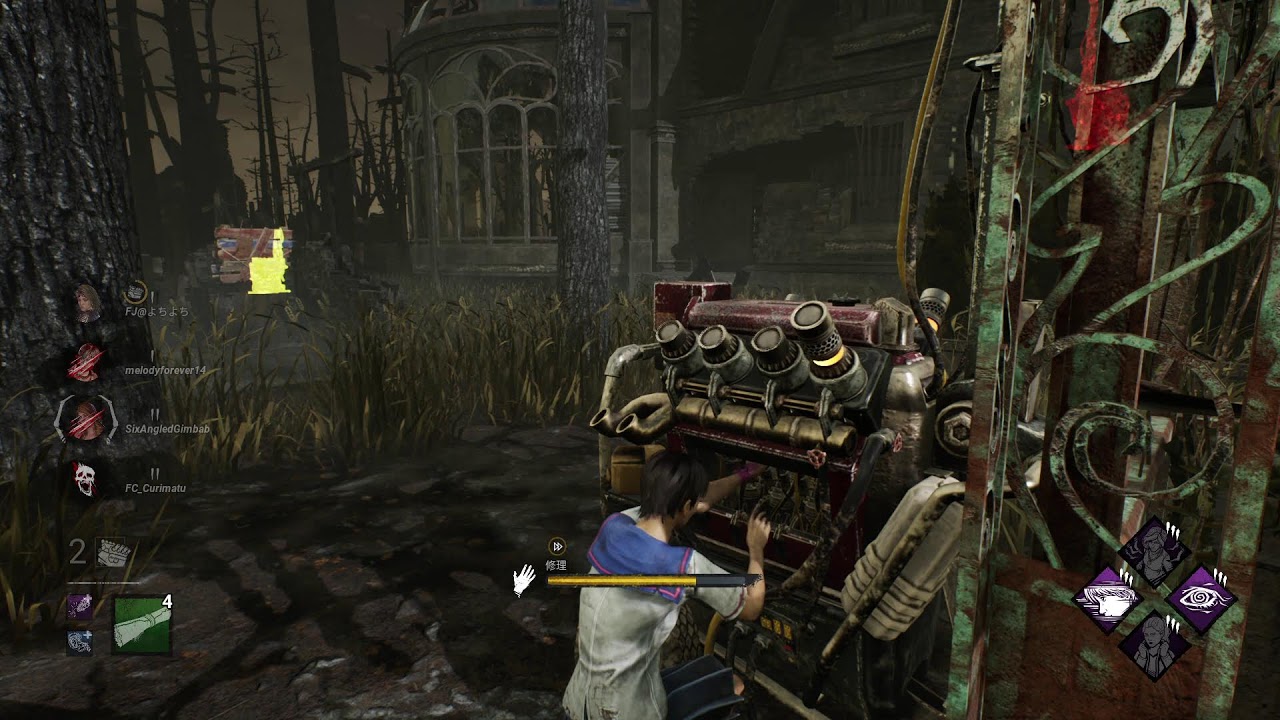Screen dimensions: 1280x720
Task: Choose FC_Curimatu's skull status icon
Action: [x=87, y=478]
